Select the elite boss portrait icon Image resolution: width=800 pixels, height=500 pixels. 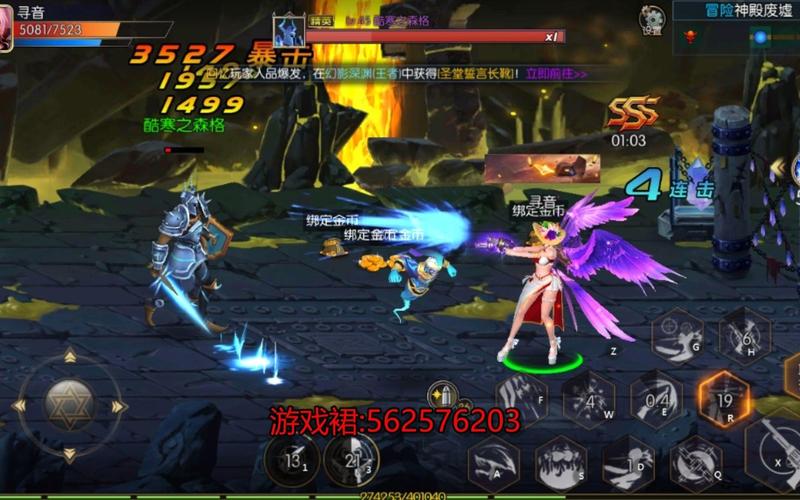(289, 31)
